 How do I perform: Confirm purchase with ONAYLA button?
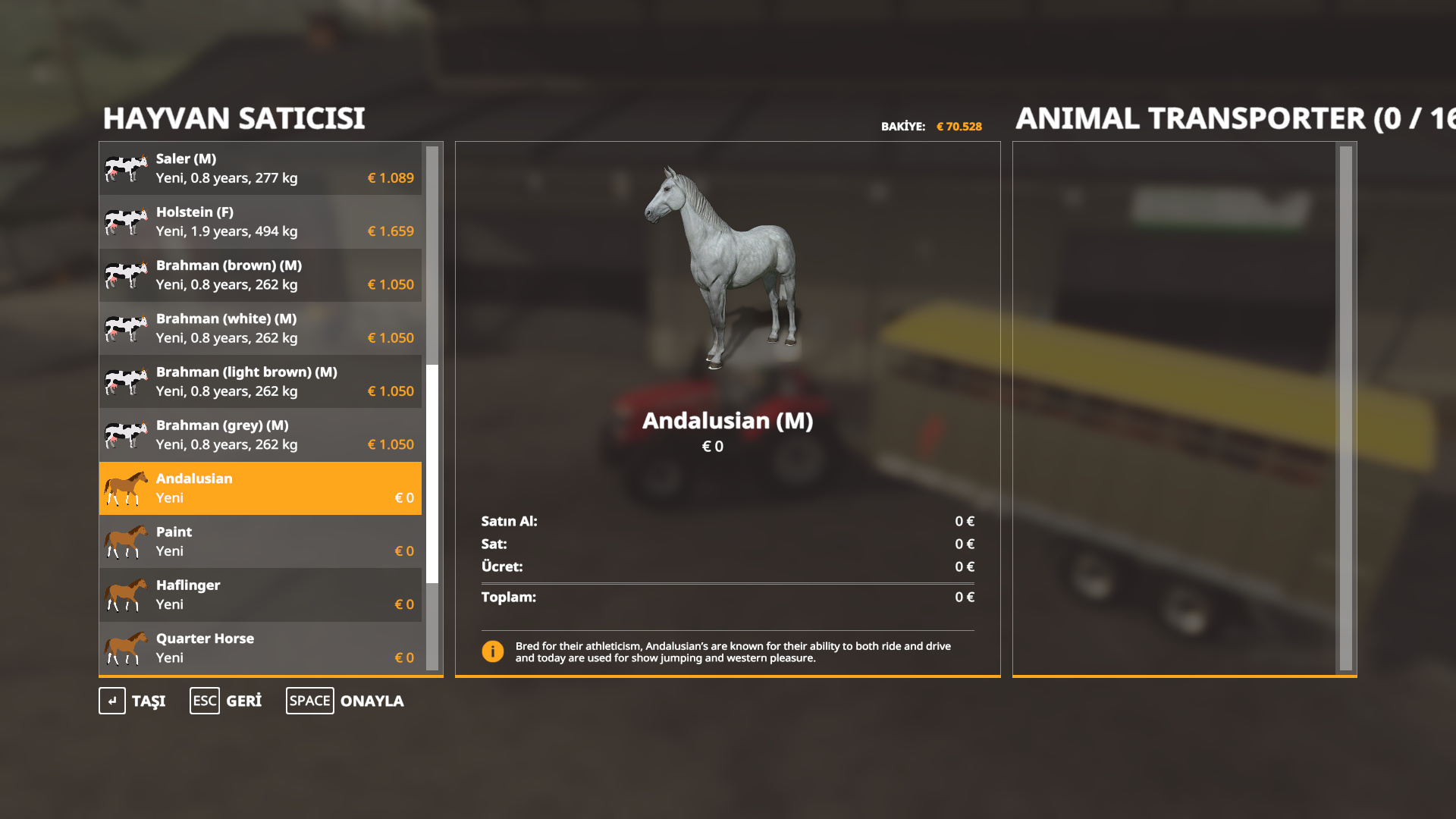[x=346, y=701]
